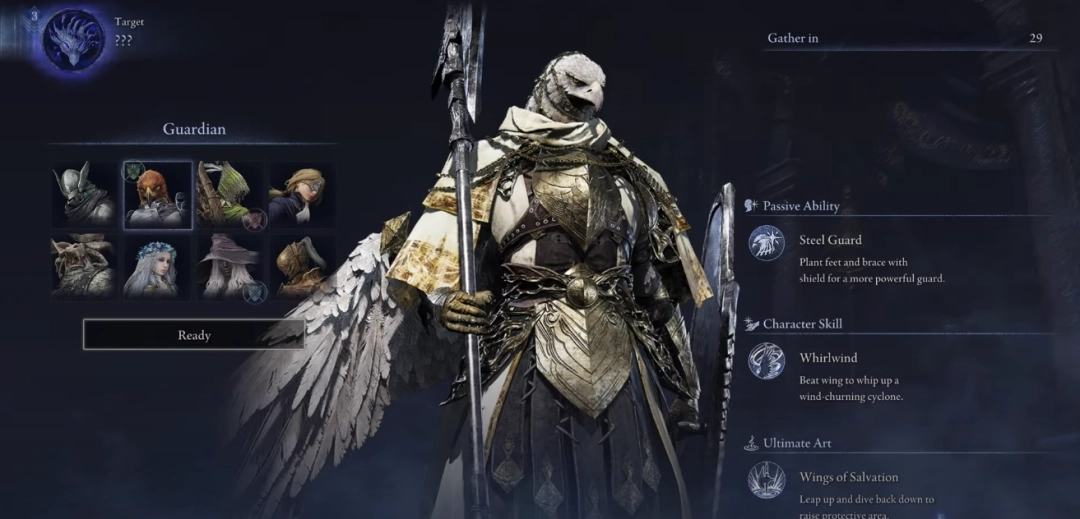The image size is (1080, 519).
Task: Click the Steel Guard passive ability icon
Action: [x=767, y=243]
